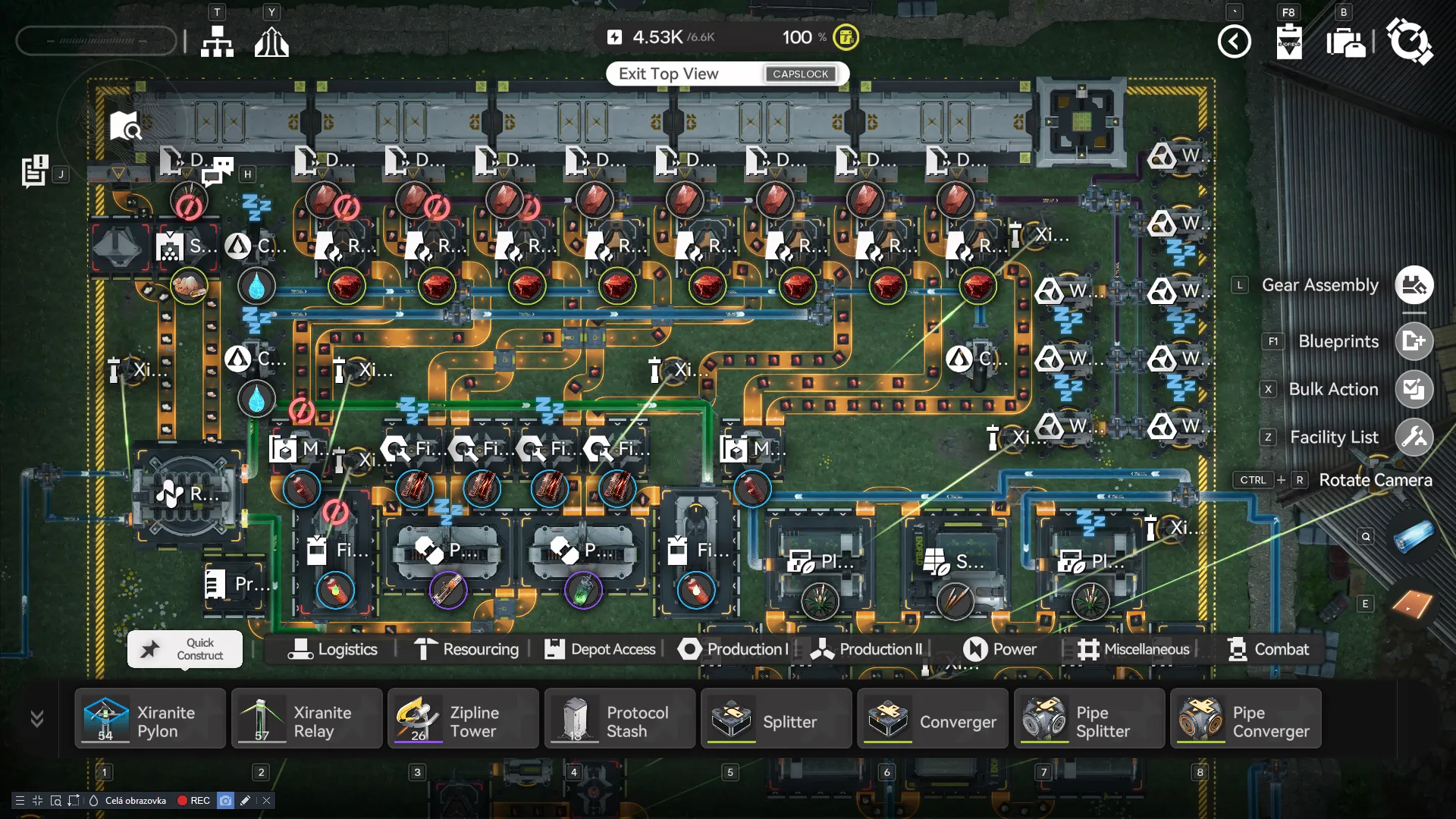The image size is (1456, 819).
Task: Pick the Zipline Tower build slot
Action: [x=463, y=719]
